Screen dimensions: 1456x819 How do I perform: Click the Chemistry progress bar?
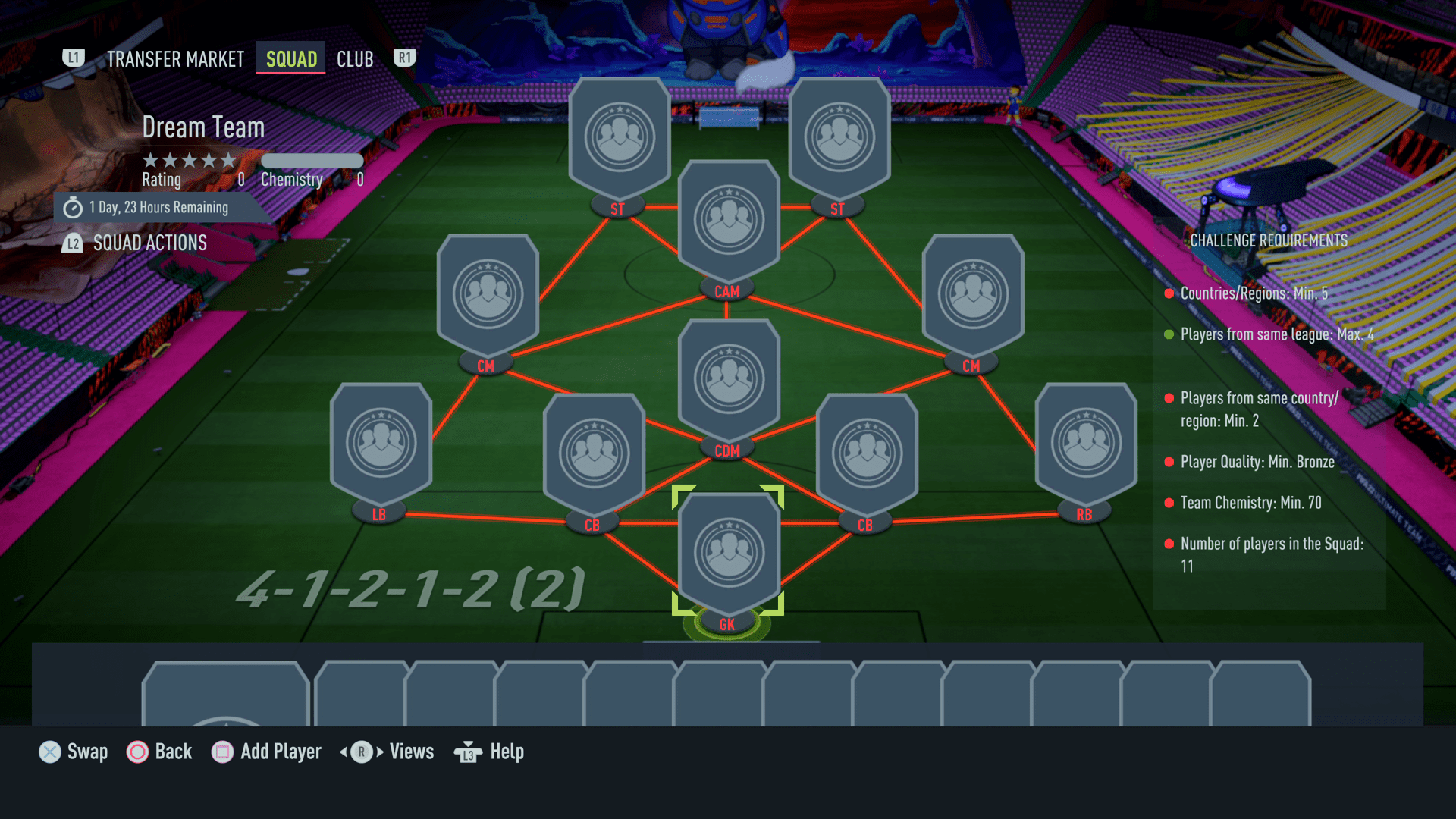click(312, 160)
